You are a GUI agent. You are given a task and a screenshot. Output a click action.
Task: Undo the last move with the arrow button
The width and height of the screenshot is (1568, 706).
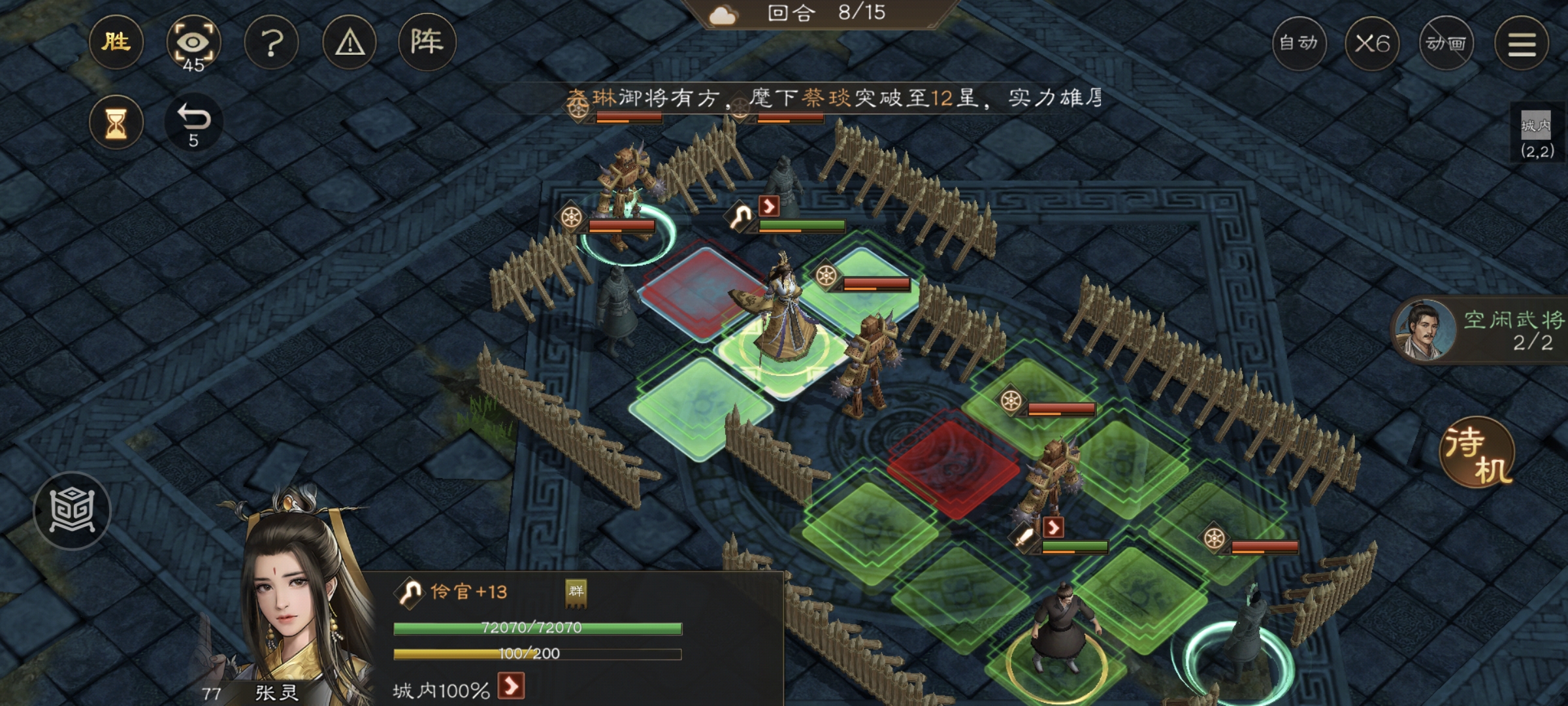tap(193, 122)
